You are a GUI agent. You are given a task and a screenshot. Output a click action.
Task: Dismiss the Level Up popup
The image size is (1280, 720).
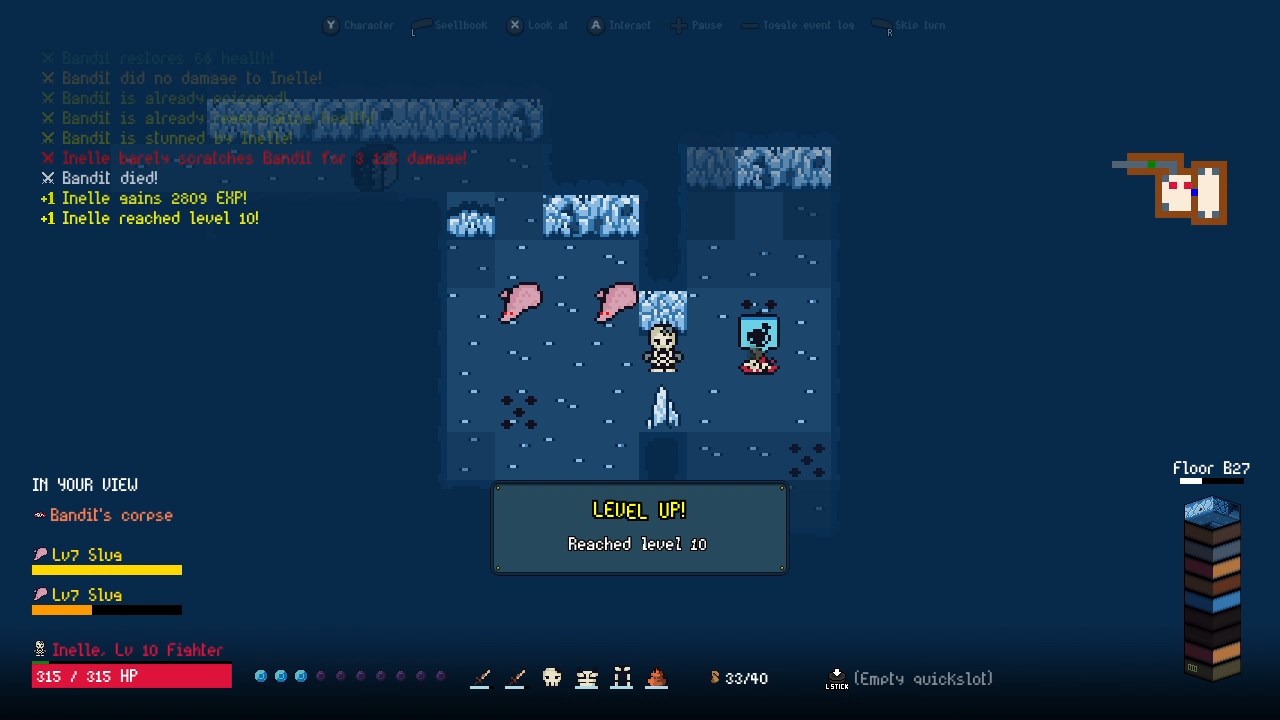639,528
